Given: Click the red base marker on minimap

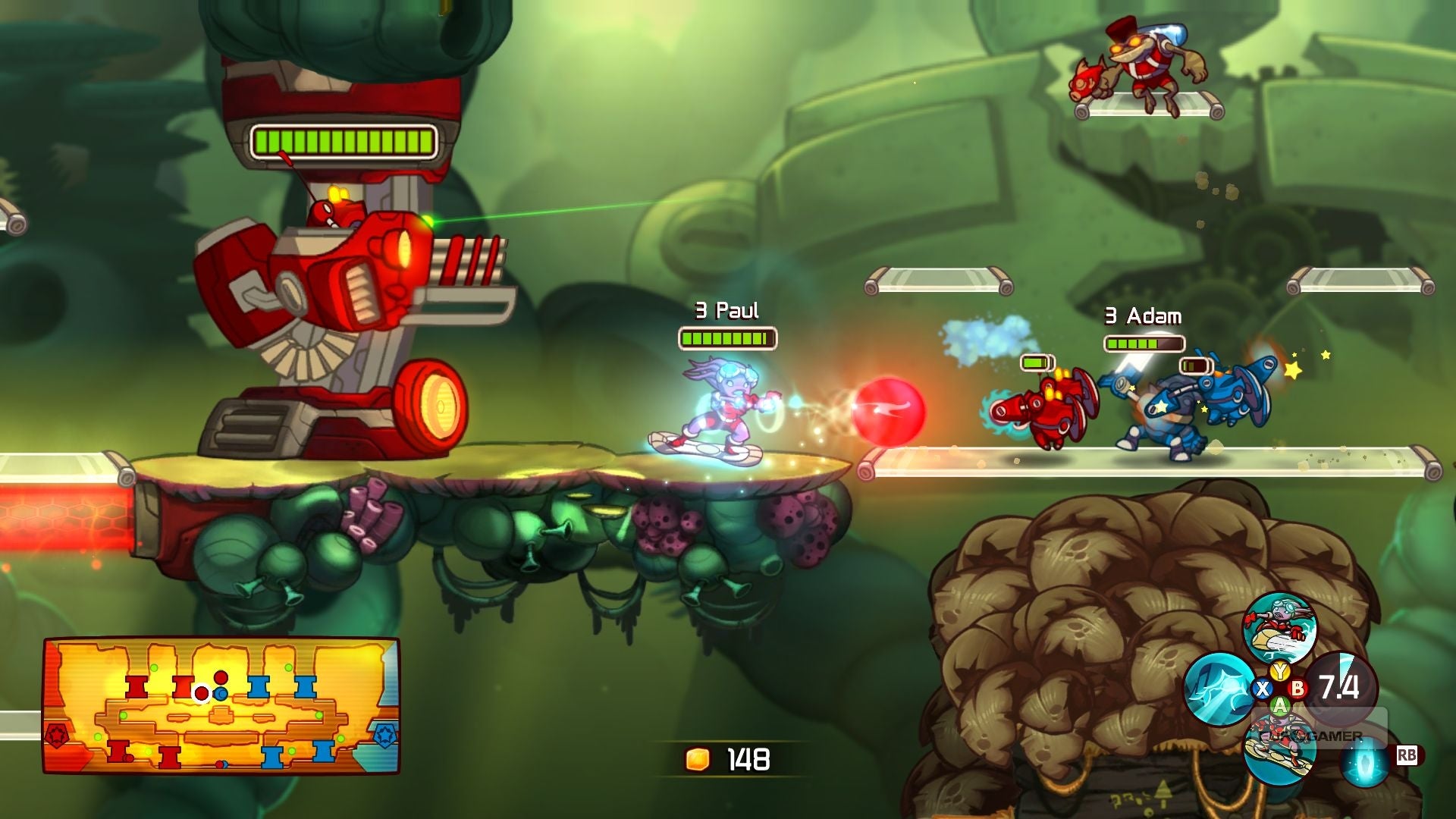Looking at the screenshot, I should [58, 736].
